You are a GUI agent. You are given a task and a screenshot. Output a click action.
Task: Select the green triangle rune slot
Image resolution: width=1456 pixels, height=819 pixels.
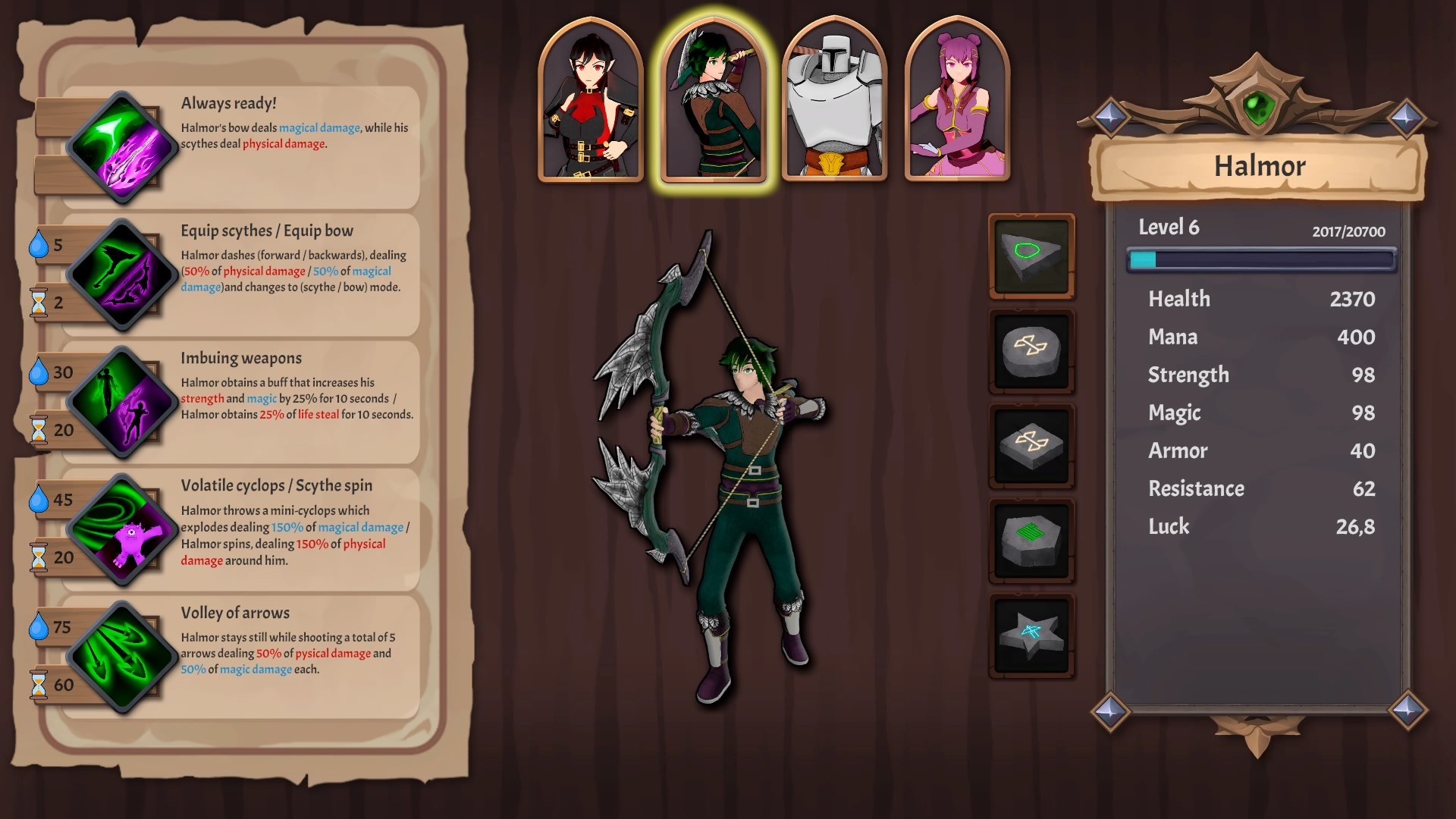coord(1031,256)
